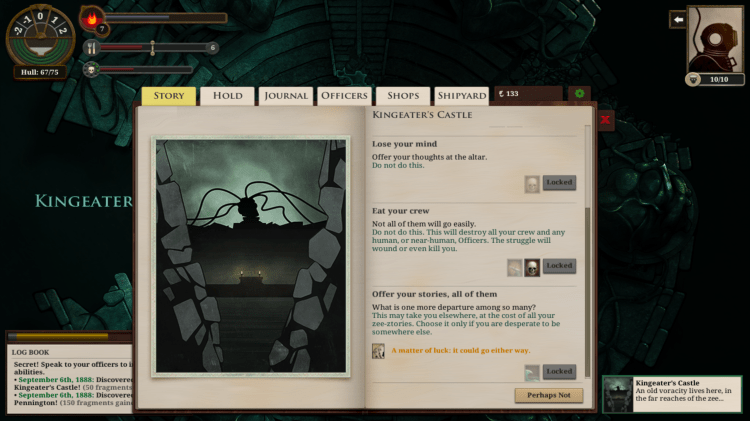The image size is (750, 421).
Task: Click the pause icon beside the fuel bar
Action: (90, 47)
